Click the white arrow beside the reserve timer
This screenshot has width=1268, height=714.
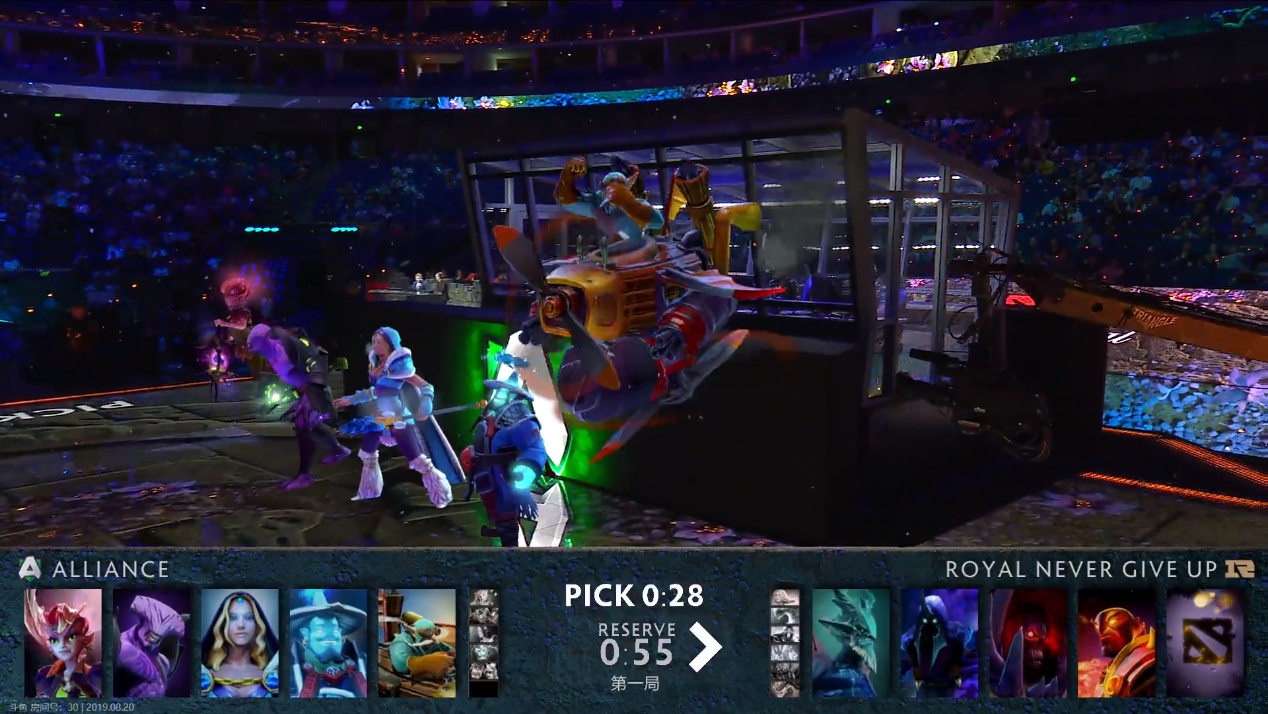(x=705, y=647)
